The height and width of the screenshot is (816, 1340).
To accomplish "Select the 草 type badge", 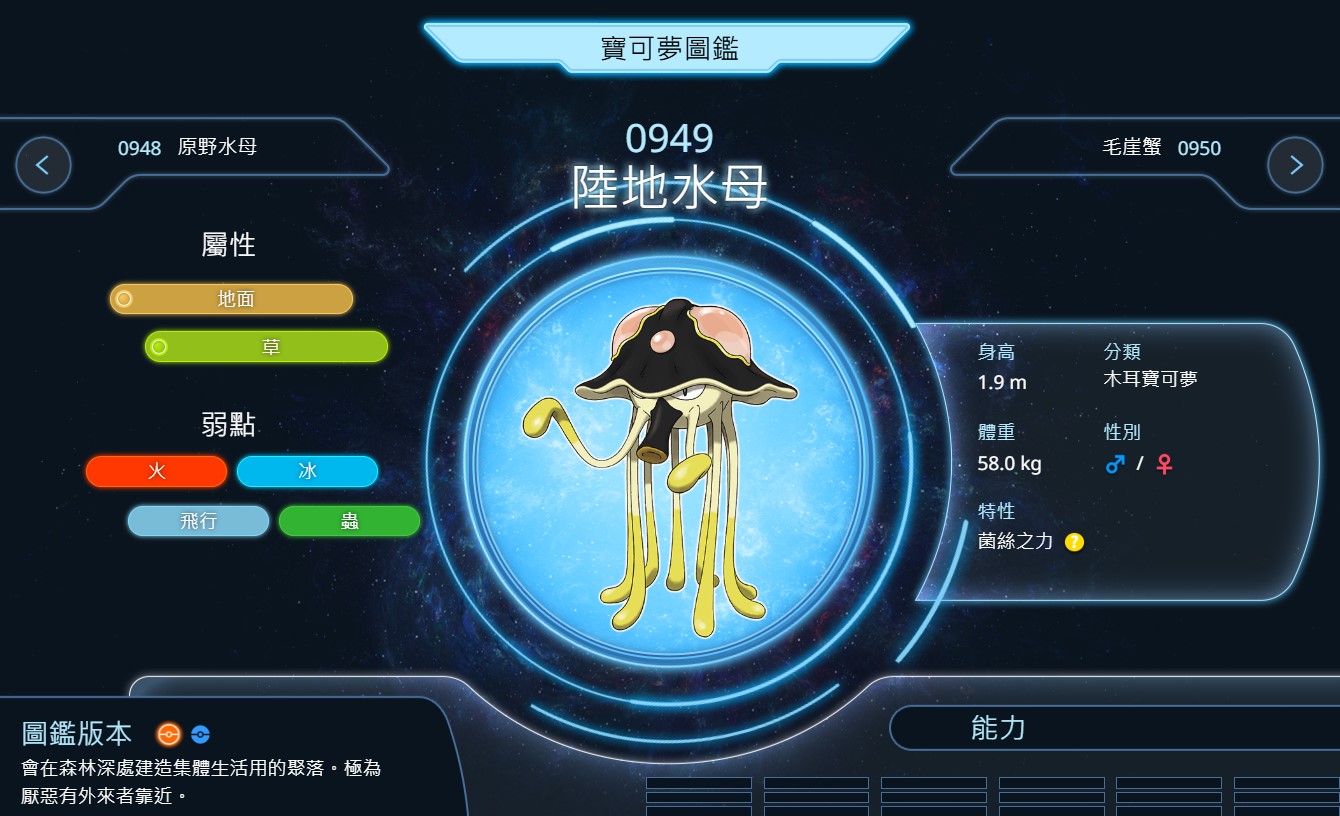I will pyautogui.click(x=267, y=347).
